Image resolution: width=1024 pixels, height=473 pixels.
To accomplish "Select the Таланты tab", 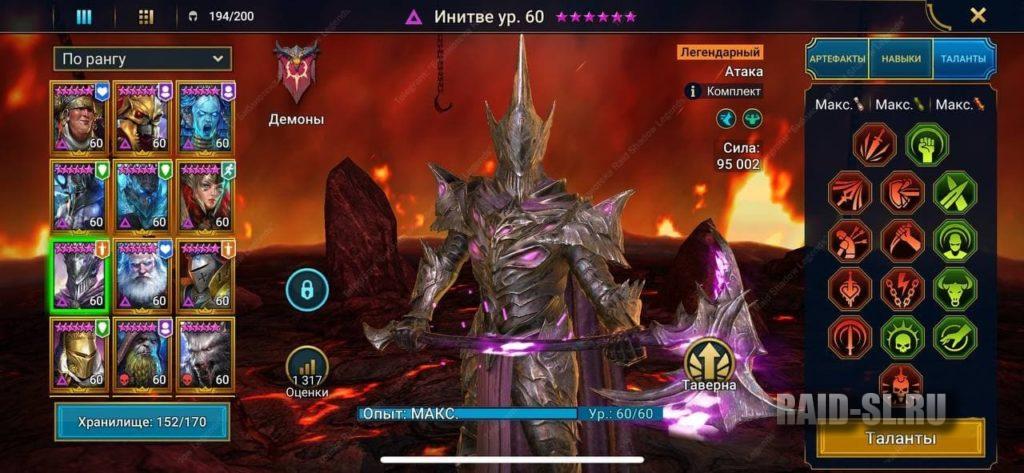I will click(963, 59).
